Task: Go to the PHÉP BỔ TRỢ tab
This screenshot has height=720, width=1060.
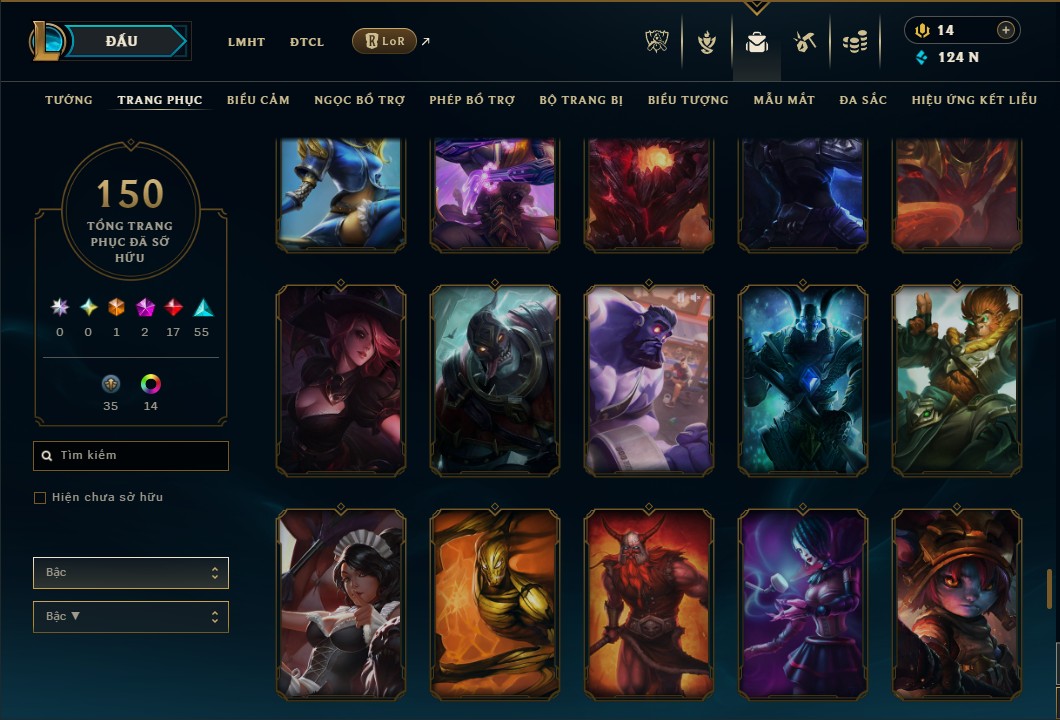Action: (472, 100)
